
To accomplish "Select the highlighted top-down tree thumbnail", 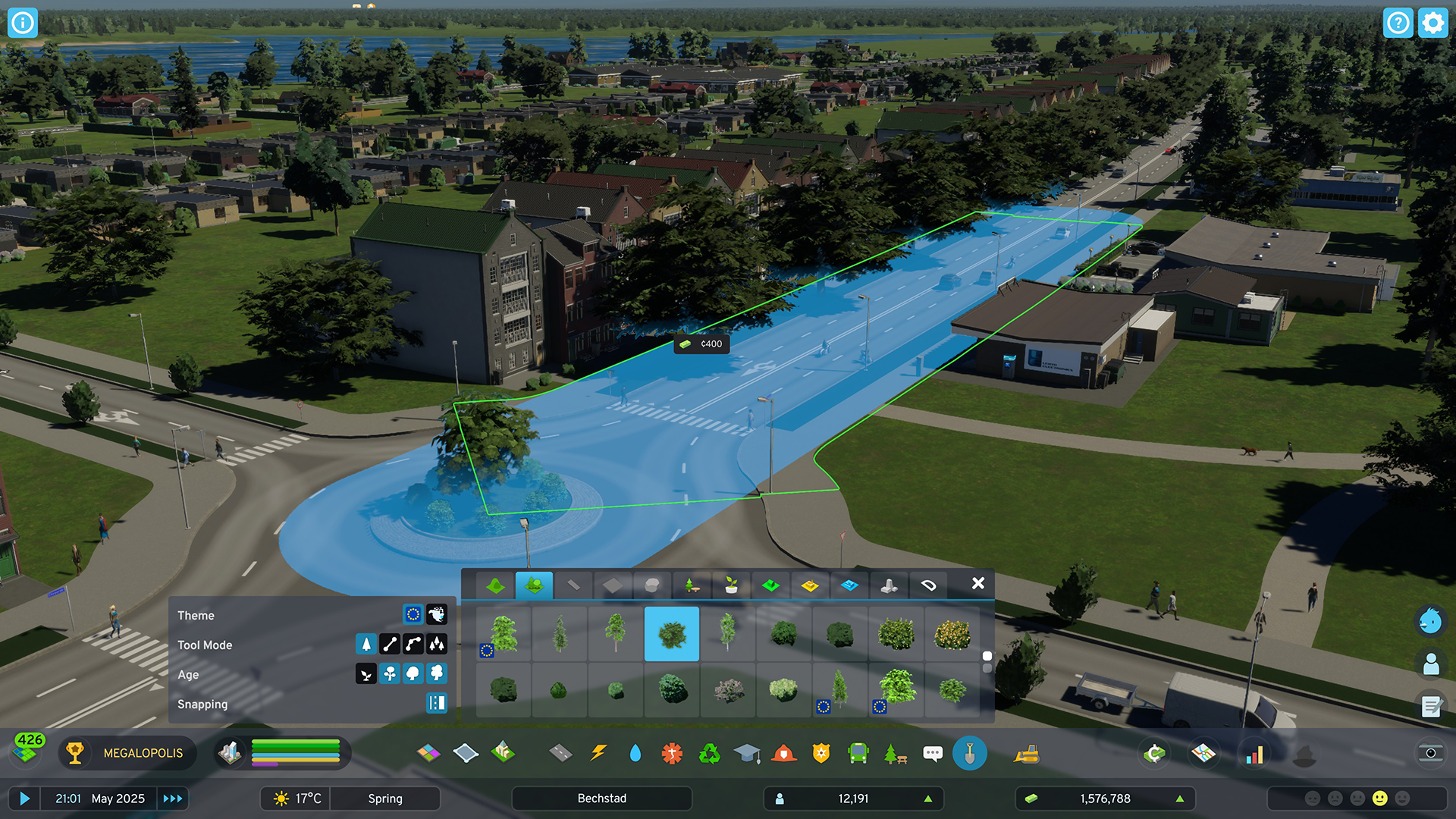I will pos(672,634).
